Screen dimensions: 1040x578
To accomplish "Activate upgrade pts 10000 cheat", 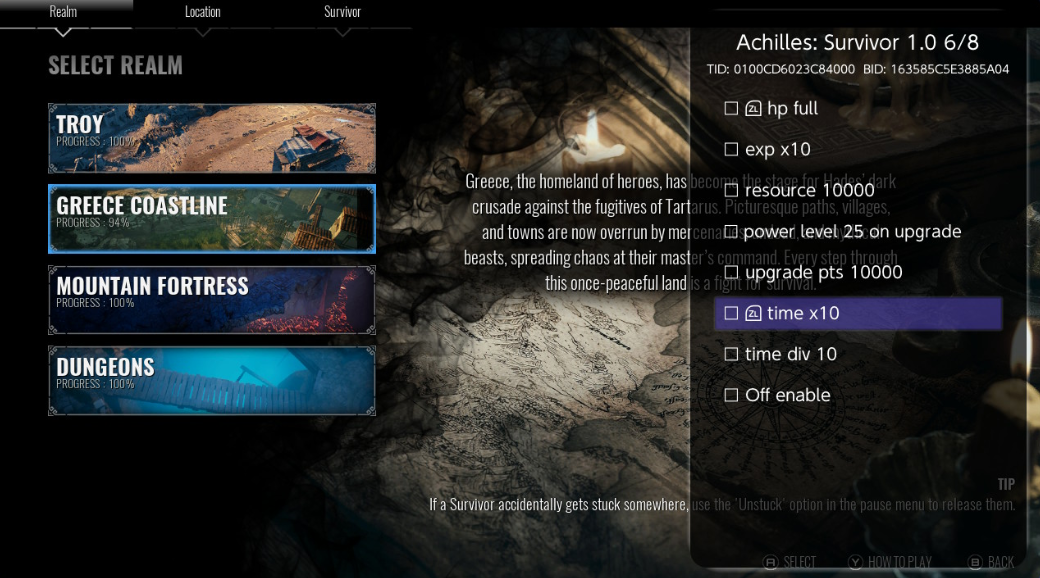I will pyautogui.click(x=731, y=272).
